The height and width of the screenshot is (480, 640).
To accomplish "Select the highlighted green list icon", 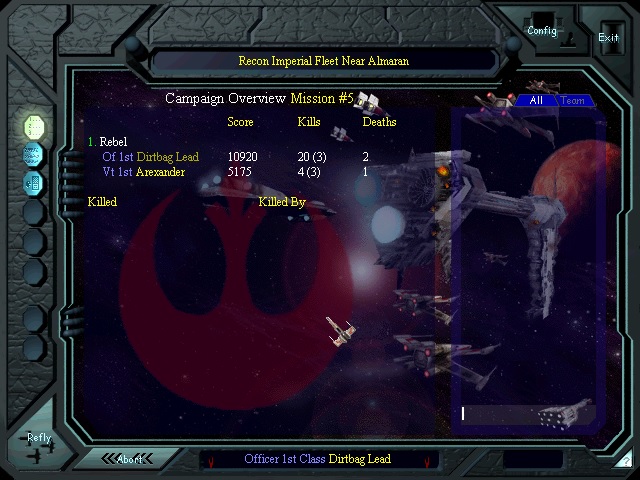I will coord(34,127).
